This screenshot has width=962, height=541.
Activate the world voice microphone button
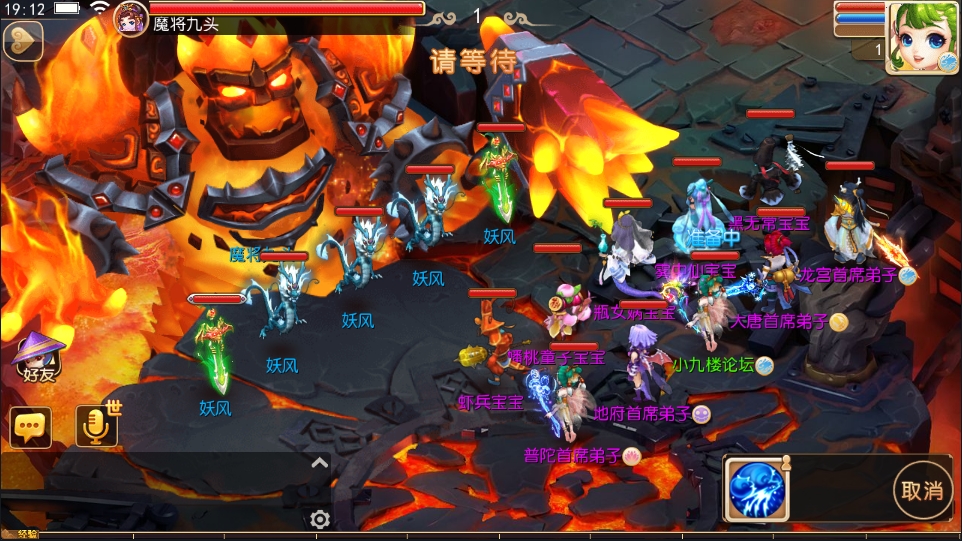97,427
